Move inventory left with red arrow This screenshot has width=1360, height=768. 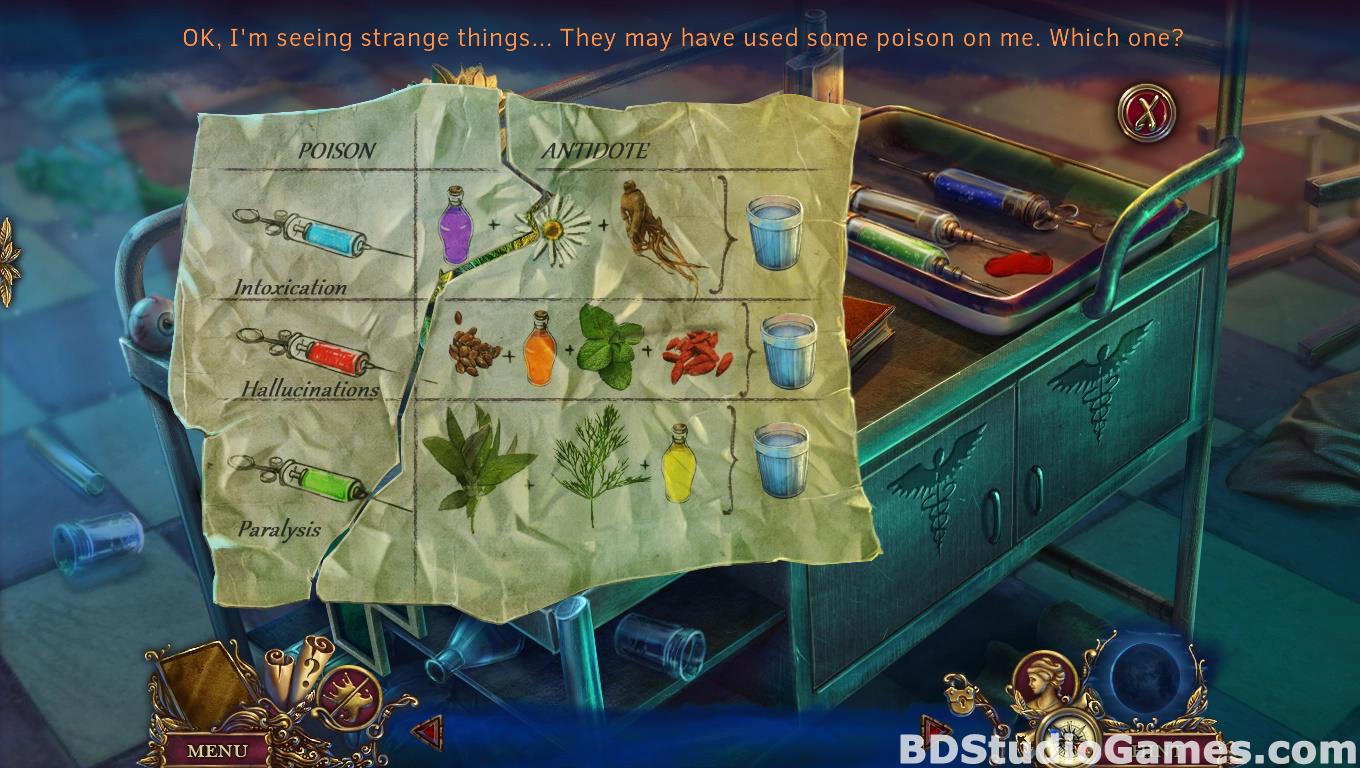point(427,732)
